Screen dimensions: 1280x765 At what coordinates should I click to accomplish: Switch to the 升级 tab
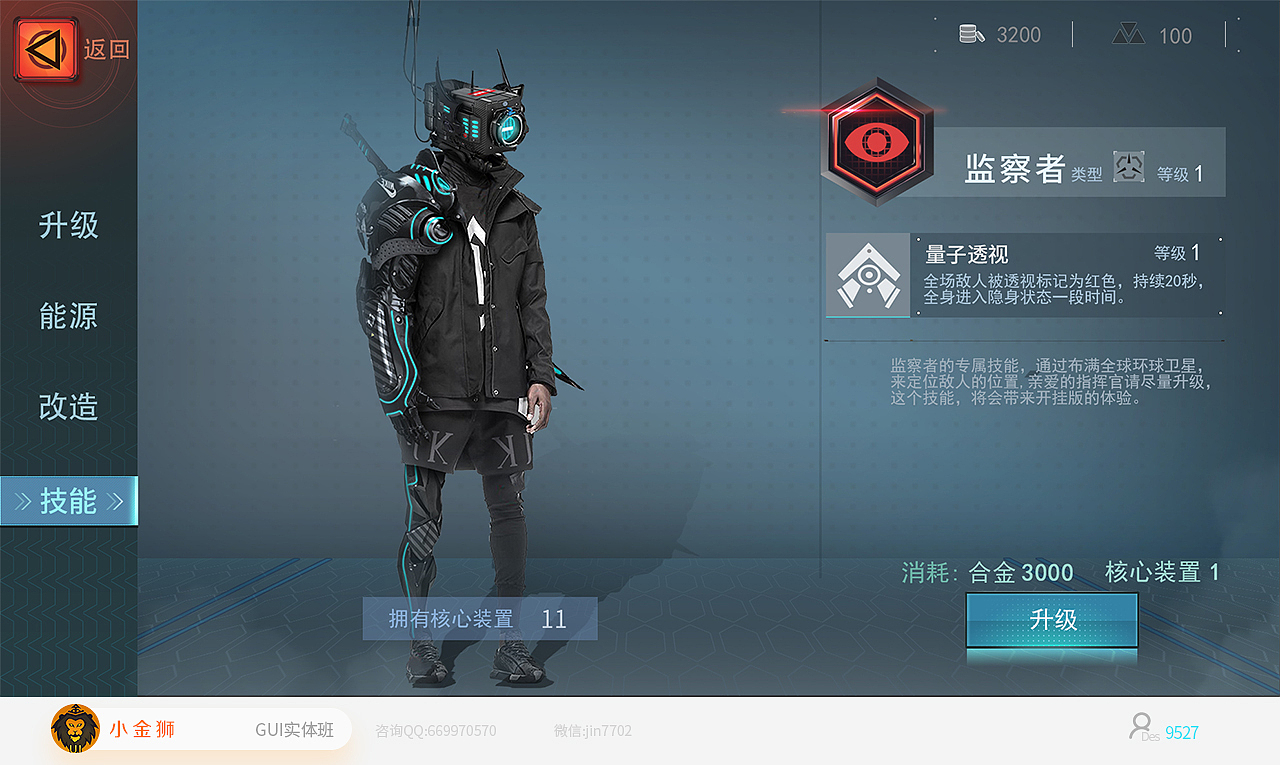(68, 225)
